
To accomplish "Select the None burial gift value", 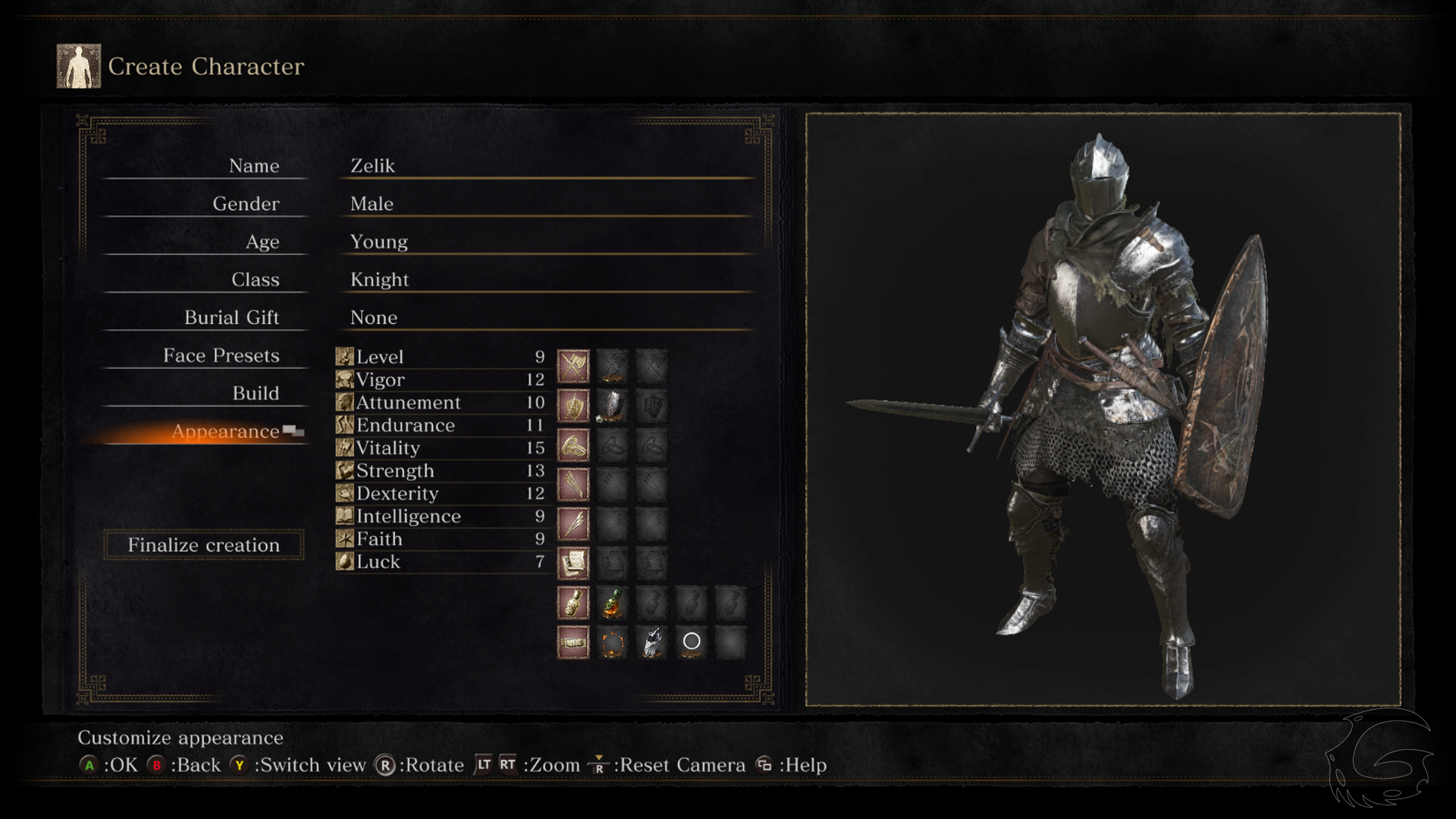I will pos(373,318).
